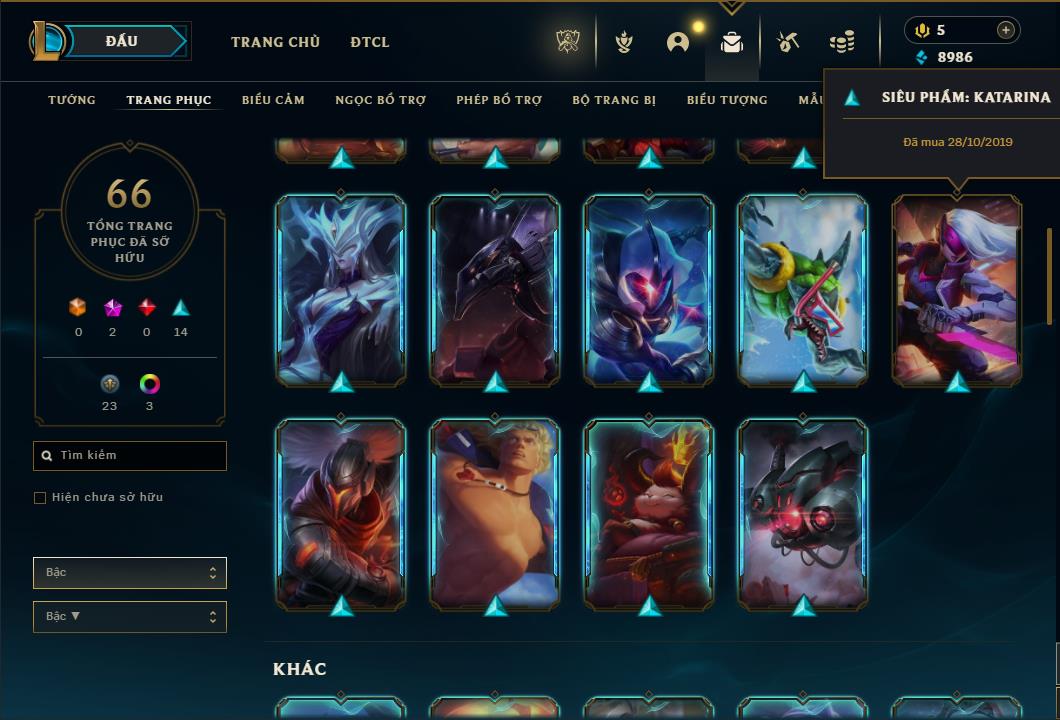Toggle the Hiện chưa sở hữu checkbox

(40, 498)
